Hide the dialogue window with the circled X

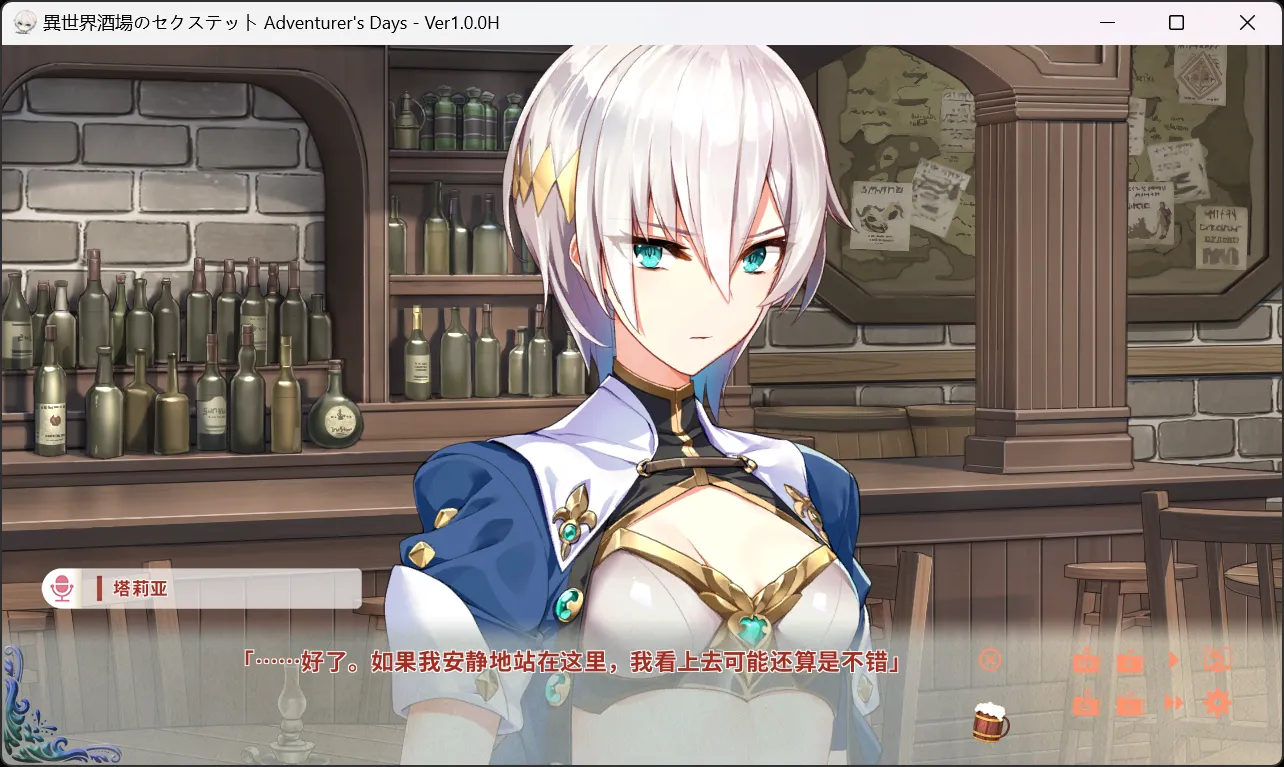coord(990,660)
